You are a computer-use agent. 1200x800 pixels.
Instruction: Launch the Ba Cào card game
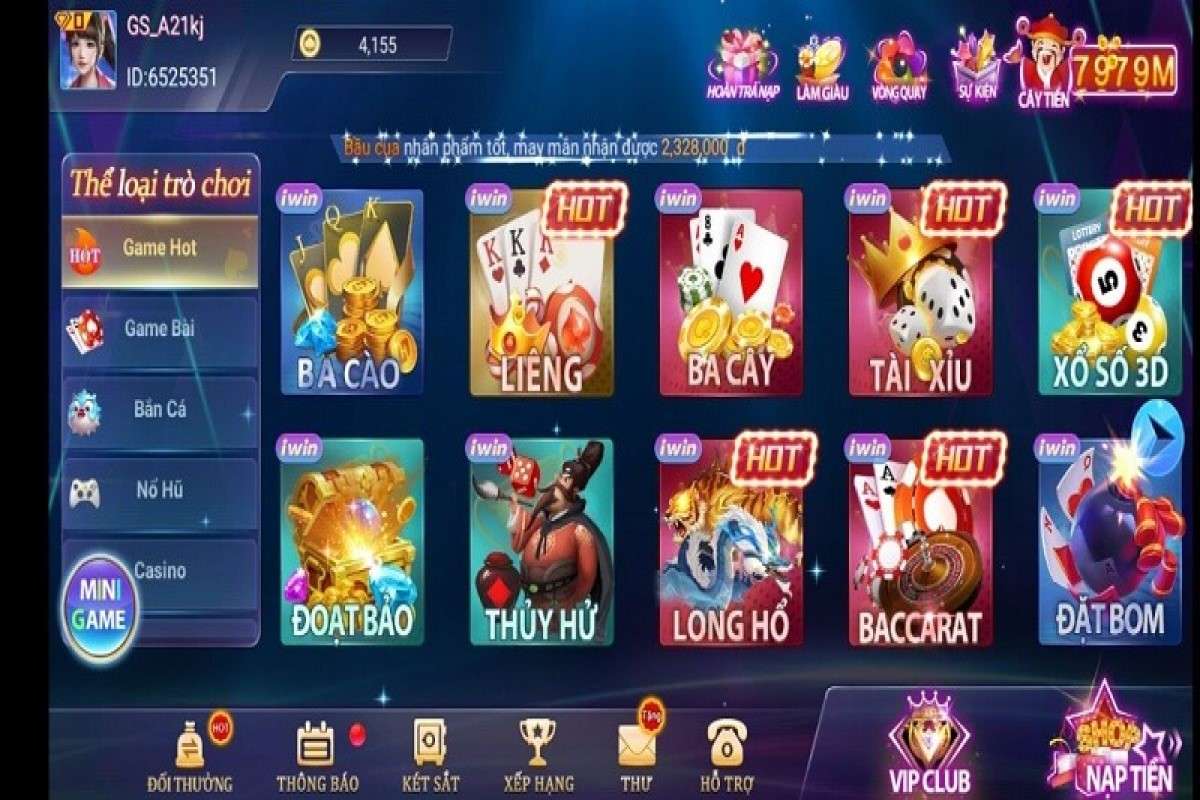click(351, 292)
